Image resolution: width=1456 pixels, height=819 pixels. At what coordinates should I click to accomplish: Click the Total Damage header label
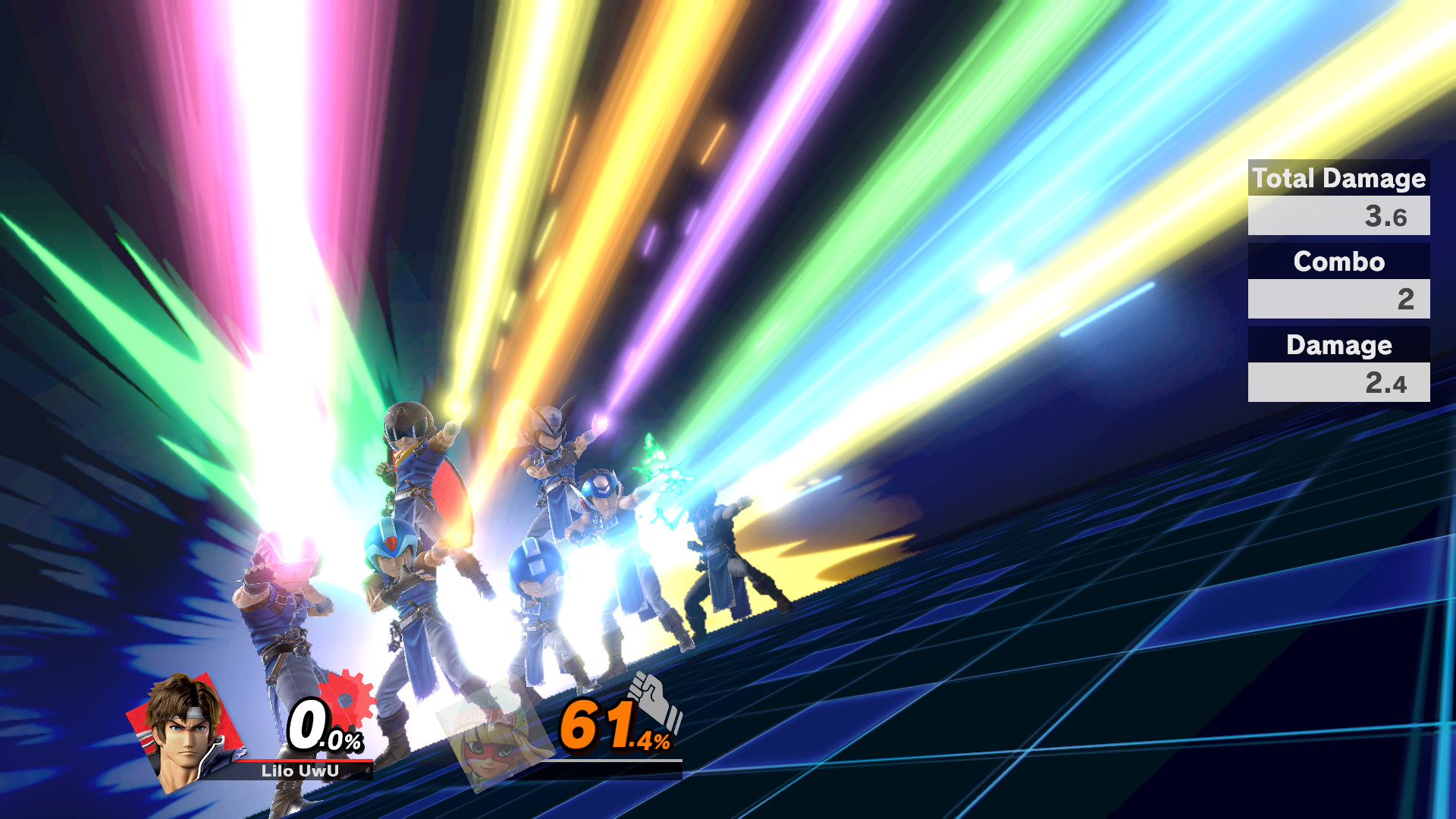(1337, 179)
